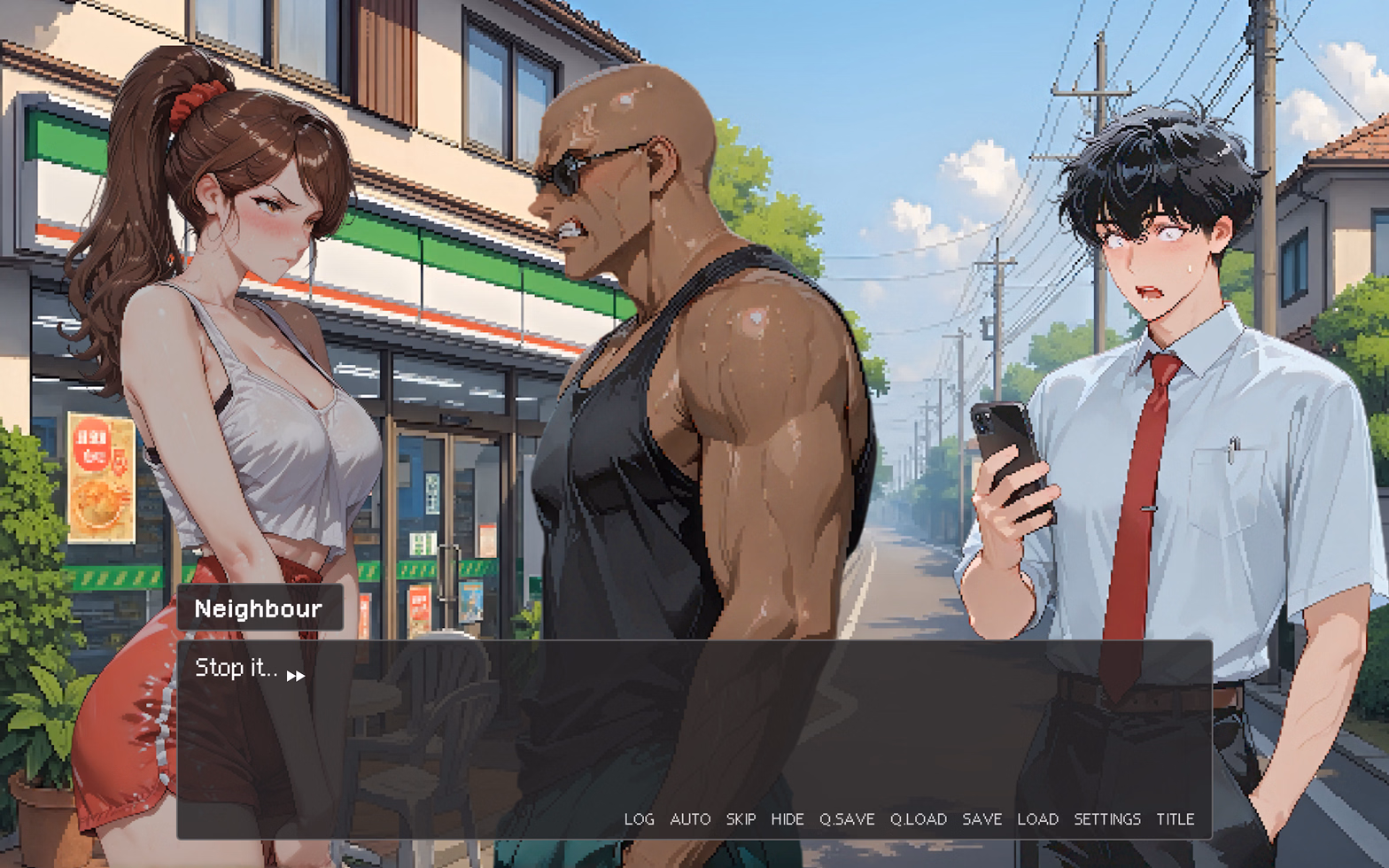This screenshot has width=1389, height=868.
Task: Open the SETTINGS menu
Action: (x=1106, y=819)
